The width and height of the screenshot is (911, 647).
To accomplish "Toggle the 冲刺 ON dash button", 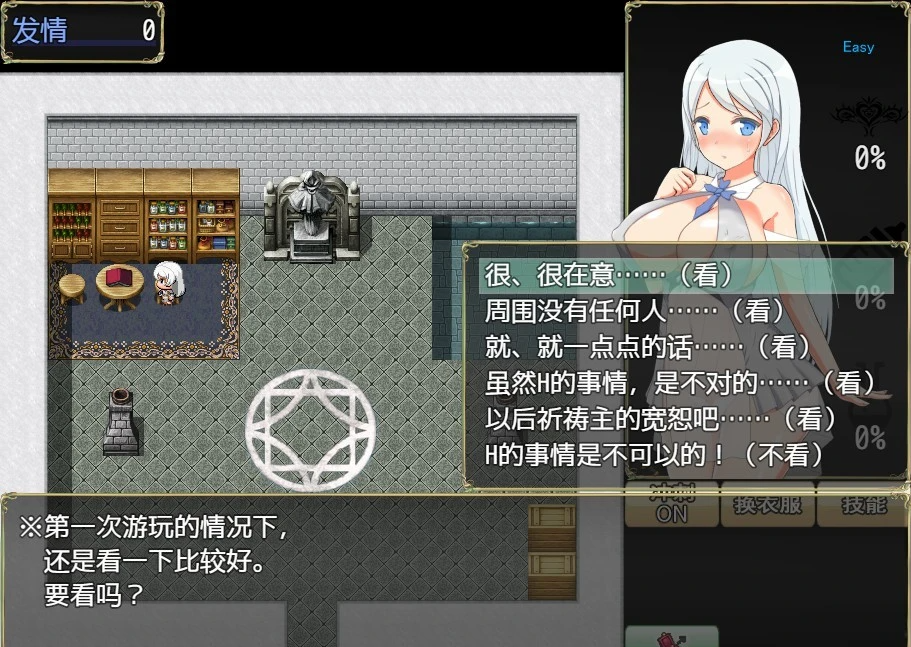I will 671,506.
